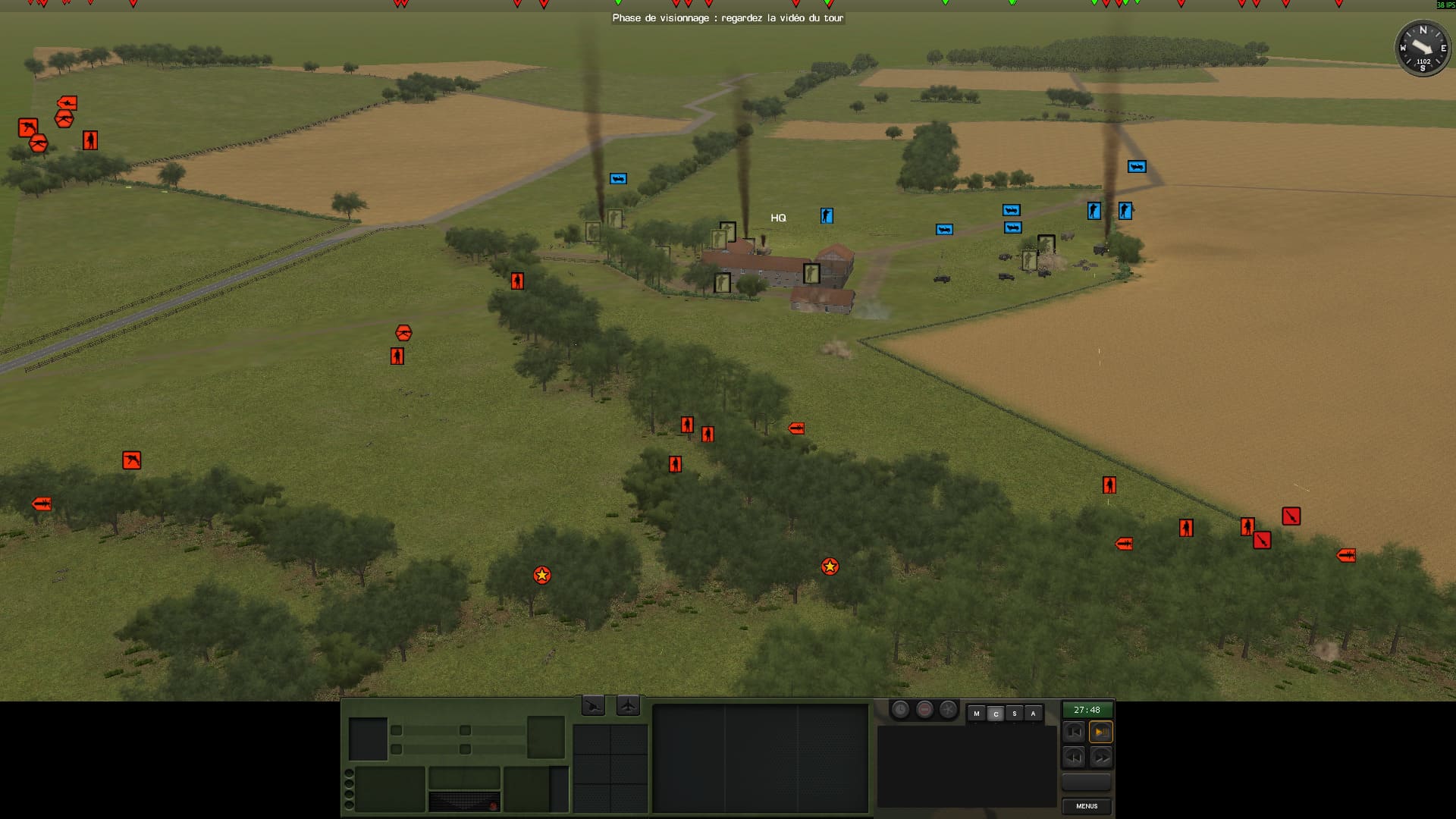
Task: Select the blue infantry unit beside HQ label
Action: coord(827,216)
